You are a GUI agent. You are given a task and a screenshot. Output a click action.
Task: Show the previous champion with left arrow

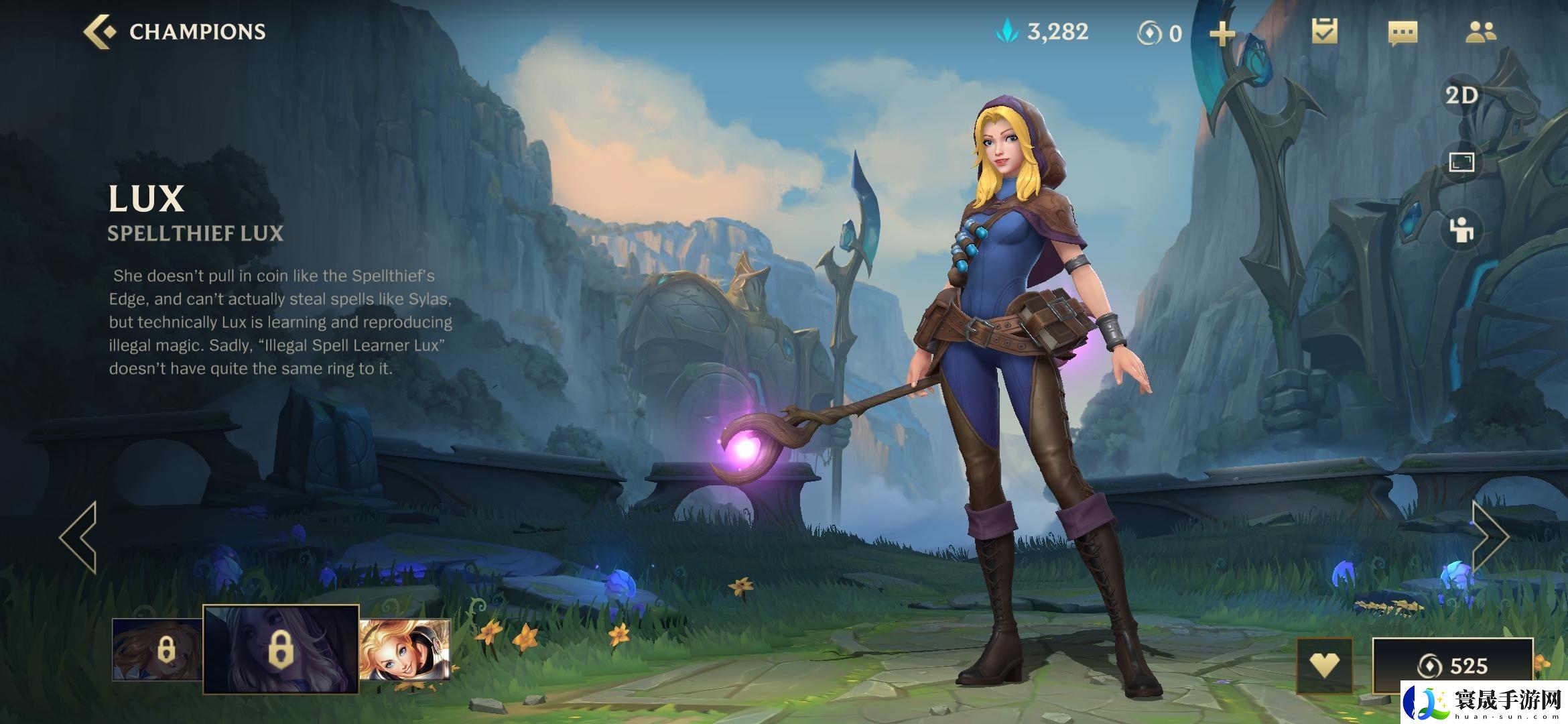pos(79,536)
